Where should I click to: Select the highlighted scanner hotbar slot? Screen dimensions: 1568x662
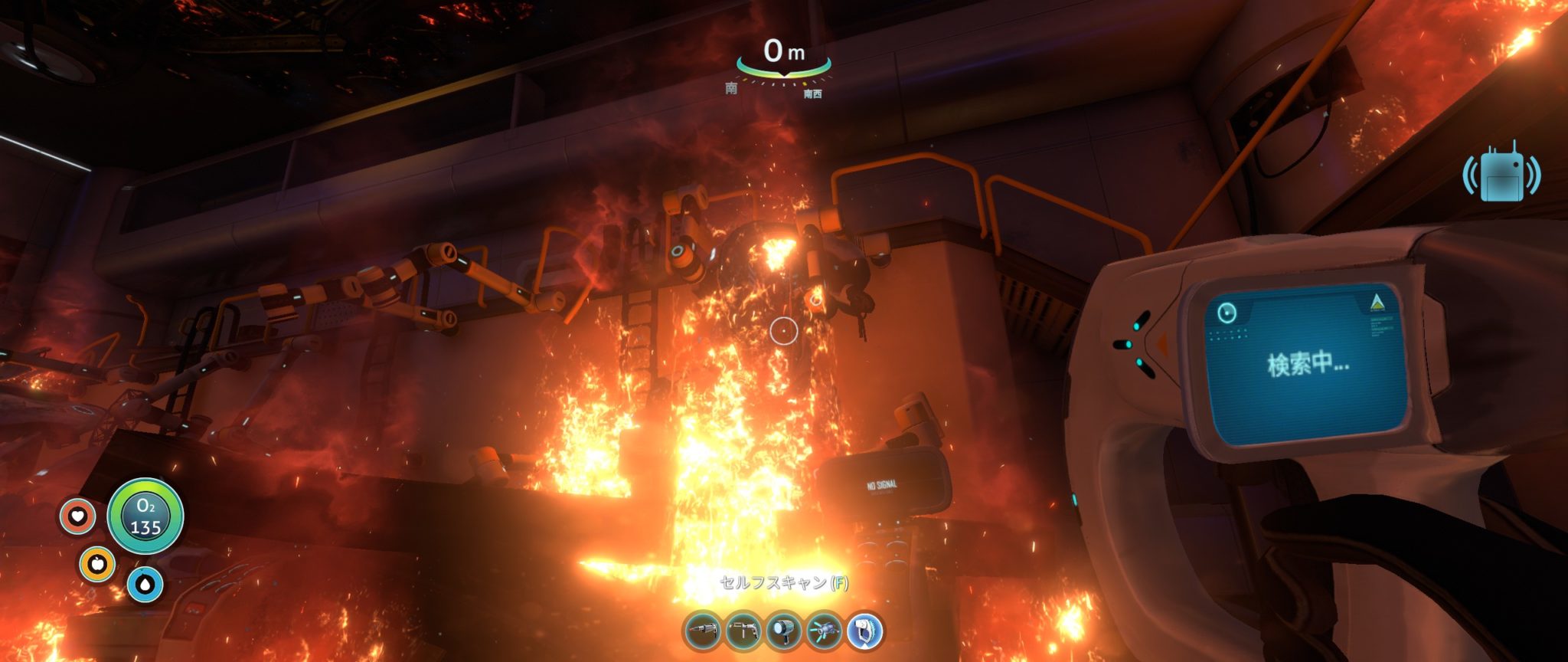pyautogui.click(x=865, y=632)
